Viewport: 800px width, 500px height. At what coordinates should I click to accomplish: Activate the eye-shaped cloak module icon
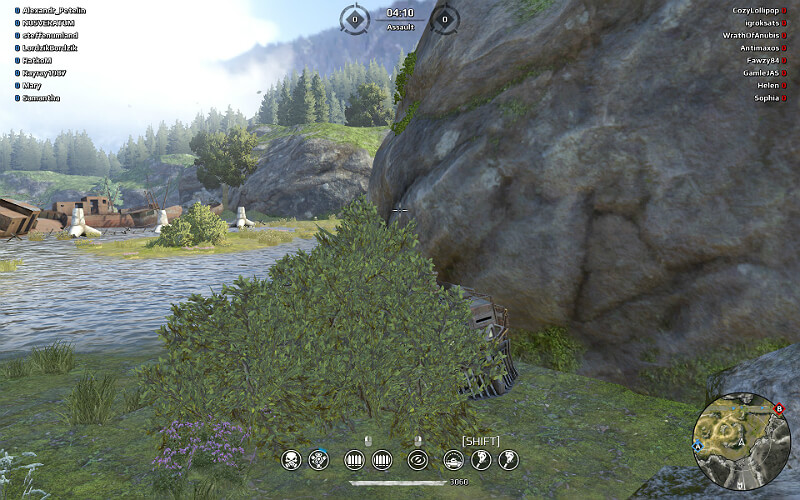[x=417, y=460]
